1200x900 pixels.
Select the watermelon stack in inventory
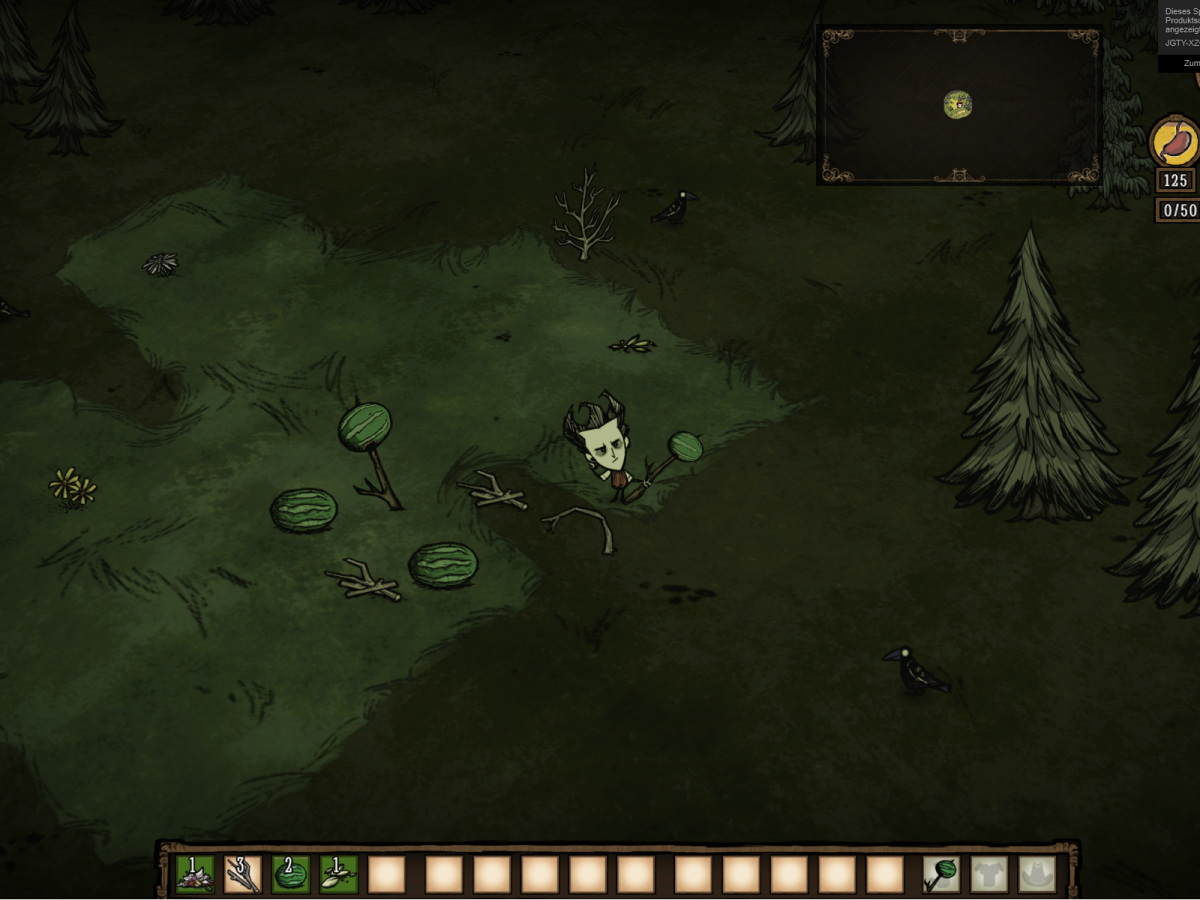291,874
